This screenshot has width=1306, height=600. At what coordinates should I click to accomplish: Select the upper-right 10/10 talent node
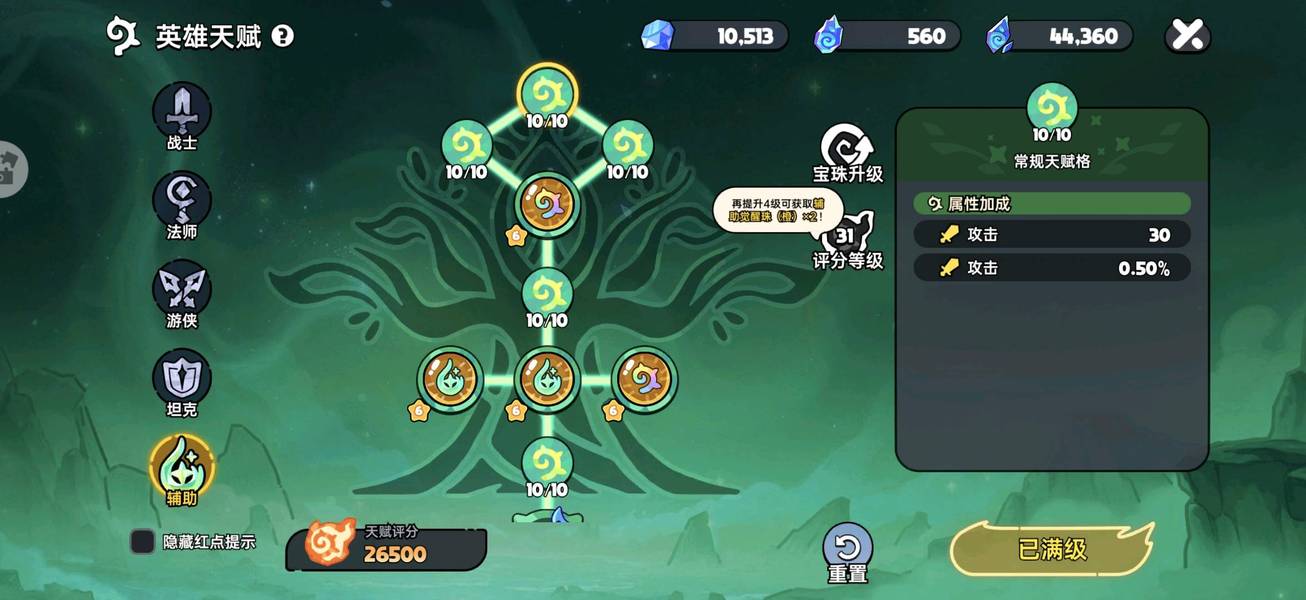pos(628,146)
